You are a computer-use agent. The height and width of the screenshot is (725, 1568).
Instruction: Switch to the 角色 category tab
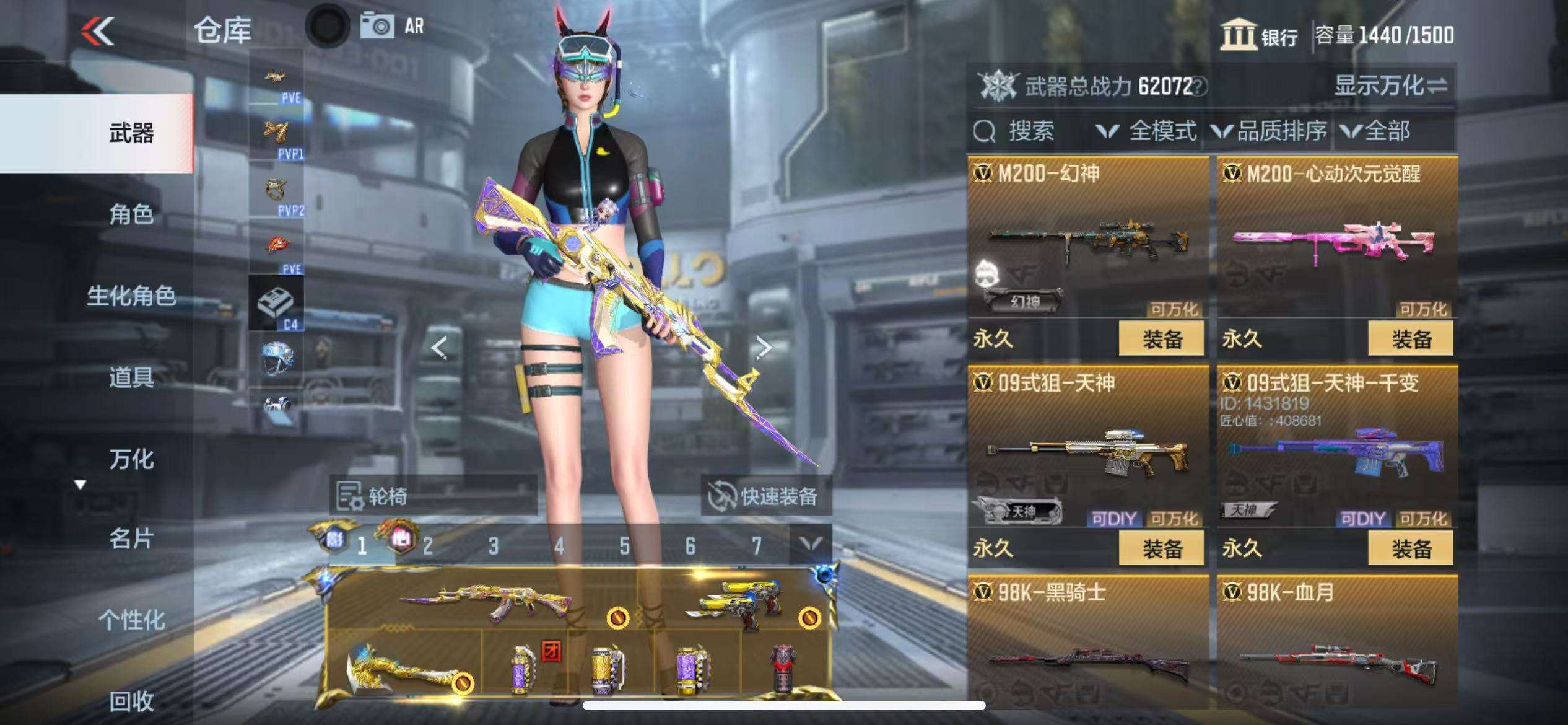[x=131, y=214]
